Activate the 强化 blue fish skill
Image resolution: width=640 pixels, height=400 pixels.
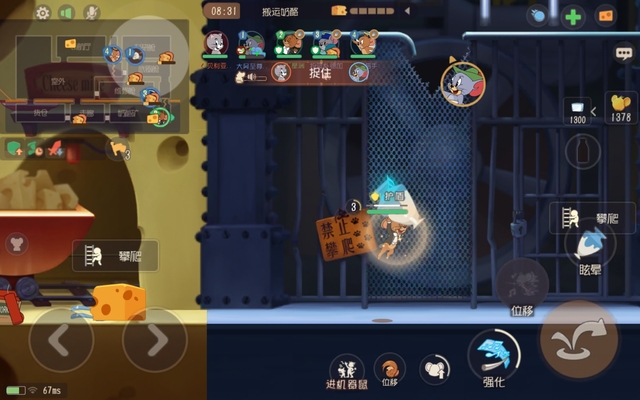click(x=493, y=353)
